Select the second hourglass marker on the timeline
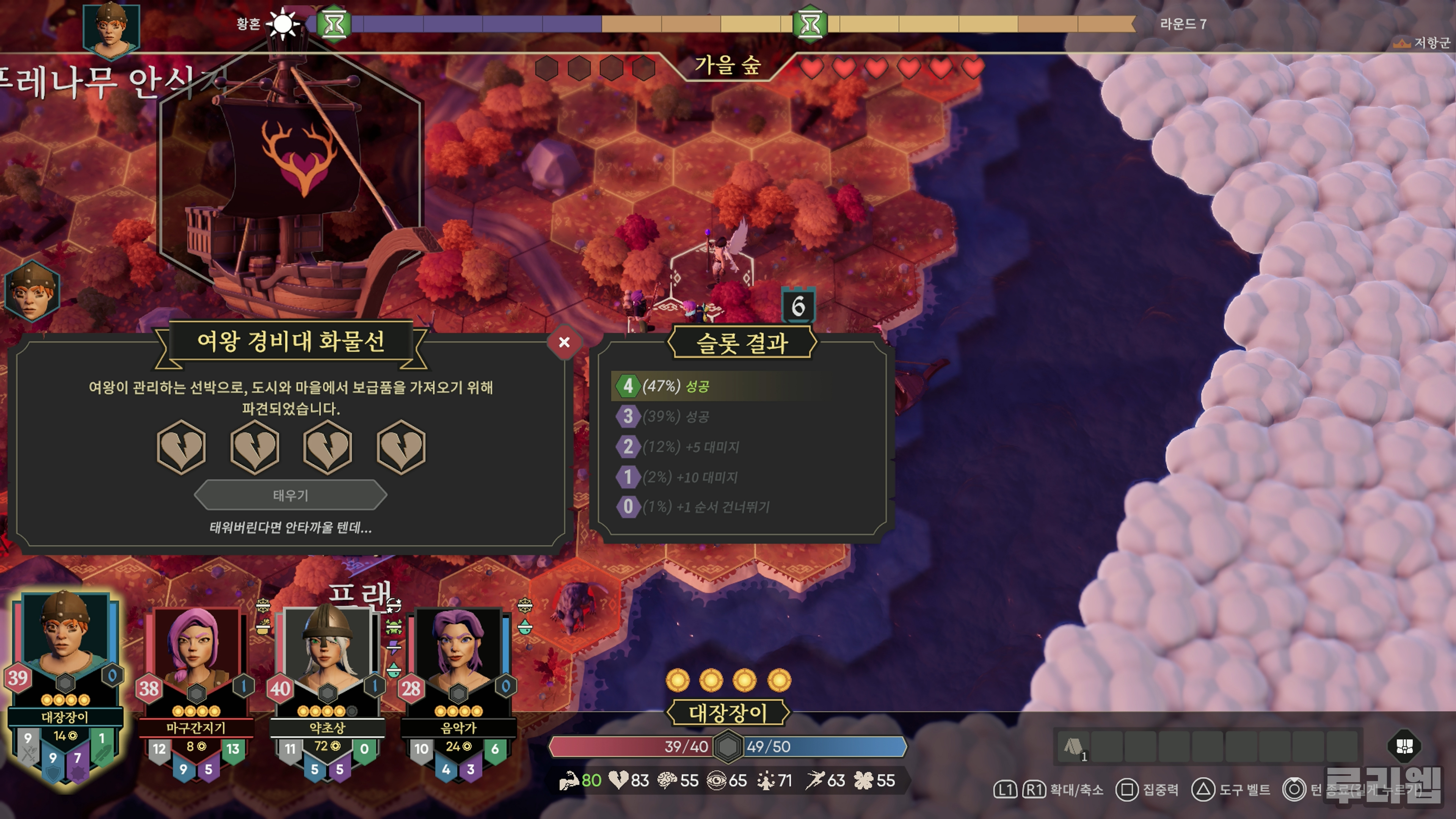The image size is (1456, 819). (810, 24)
